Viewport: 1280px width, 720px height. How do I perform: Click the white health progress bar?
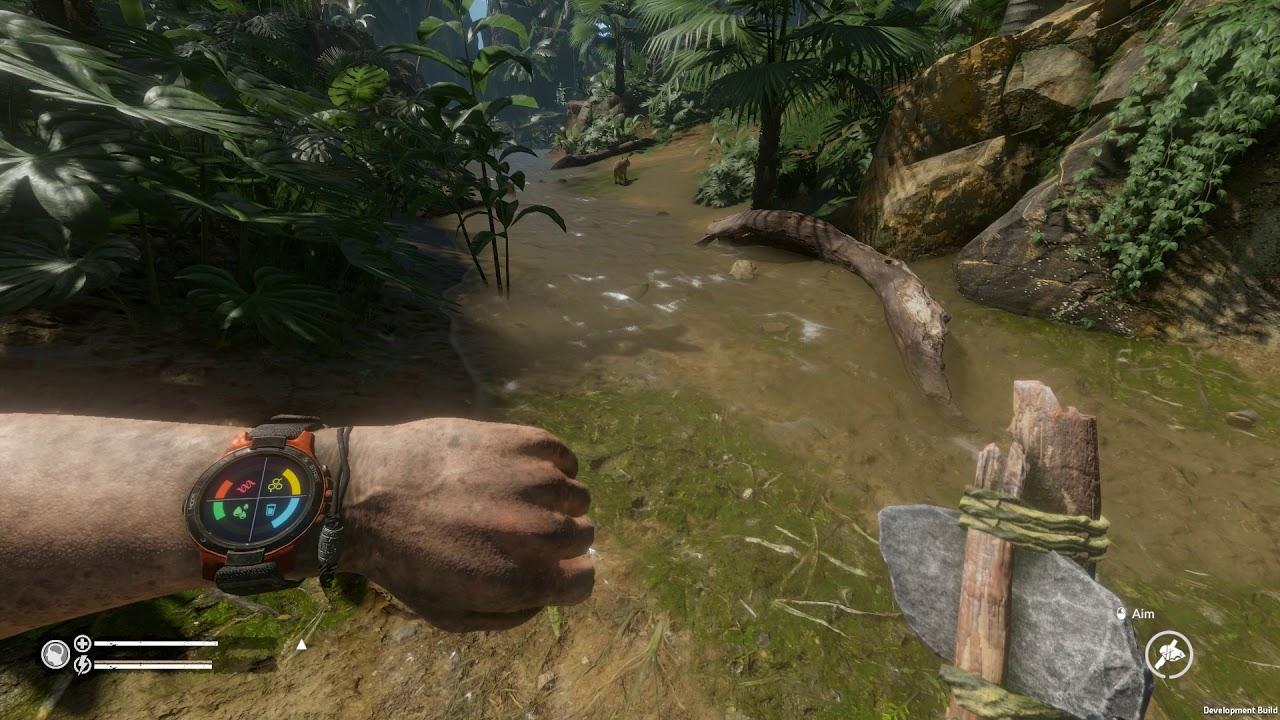[158, 643]
